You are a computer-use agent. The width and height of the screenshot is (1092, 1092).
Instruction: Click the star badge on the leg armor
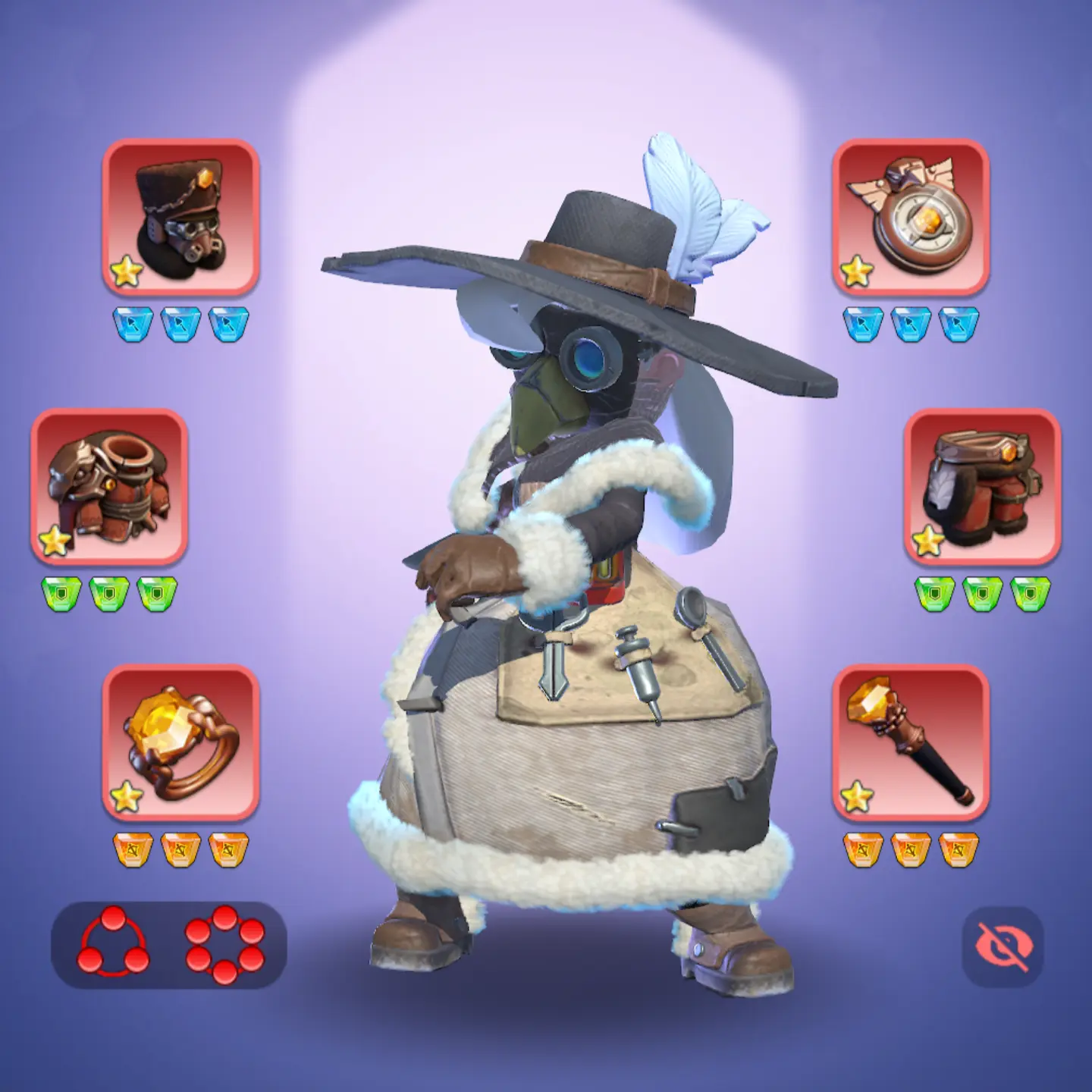927,542
